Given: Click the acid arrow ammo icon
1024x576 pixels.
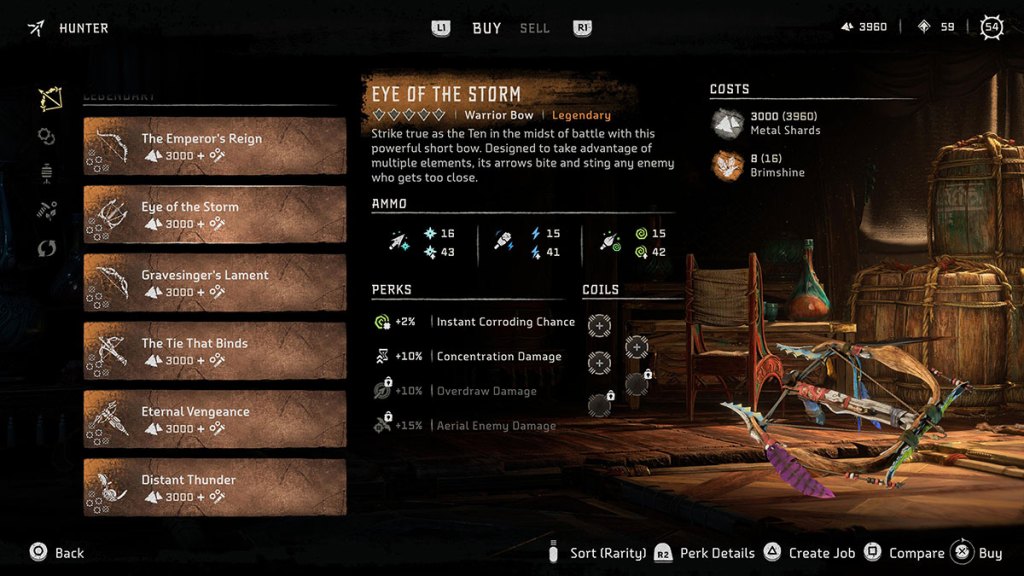Looking at the screenshot, I should coord(609,242).
